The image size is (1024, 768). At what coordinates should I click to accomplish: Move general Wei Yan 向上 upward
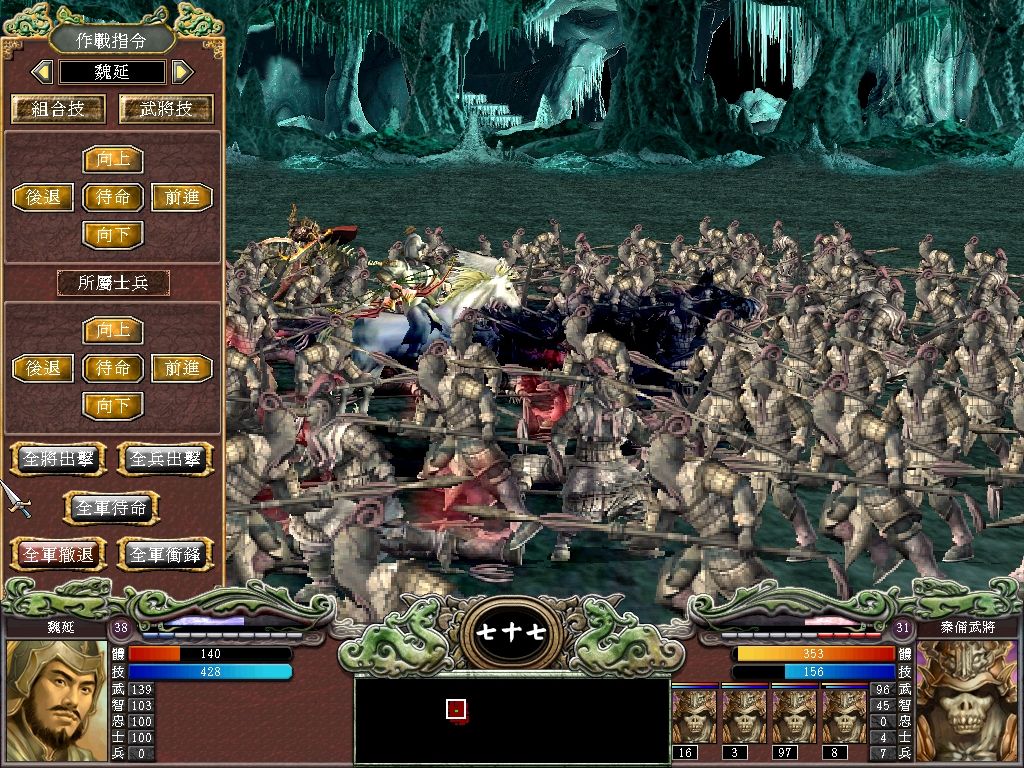(x=113, y=160)
